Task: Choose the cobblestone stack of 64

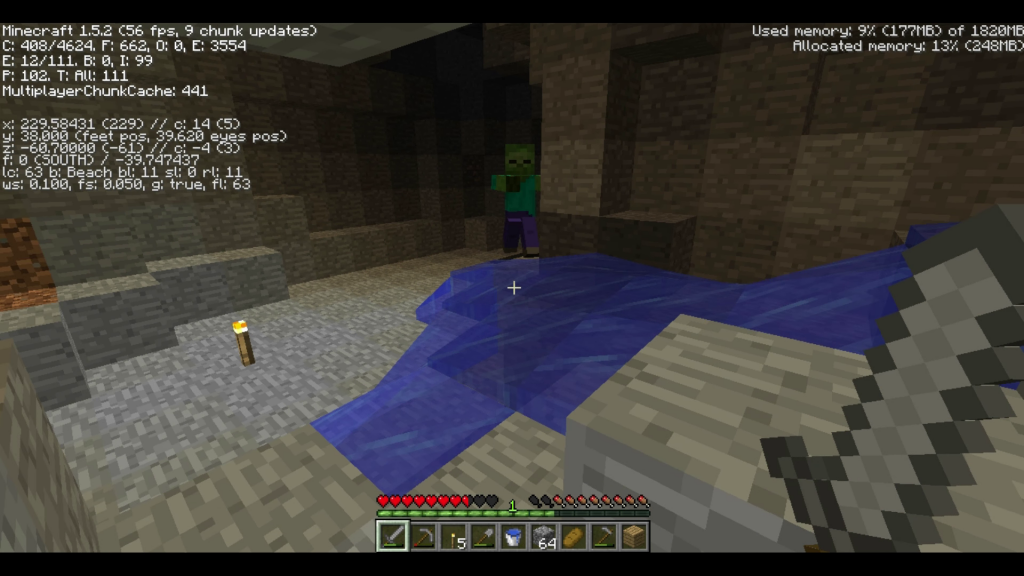Action: (x=543, y=537)
